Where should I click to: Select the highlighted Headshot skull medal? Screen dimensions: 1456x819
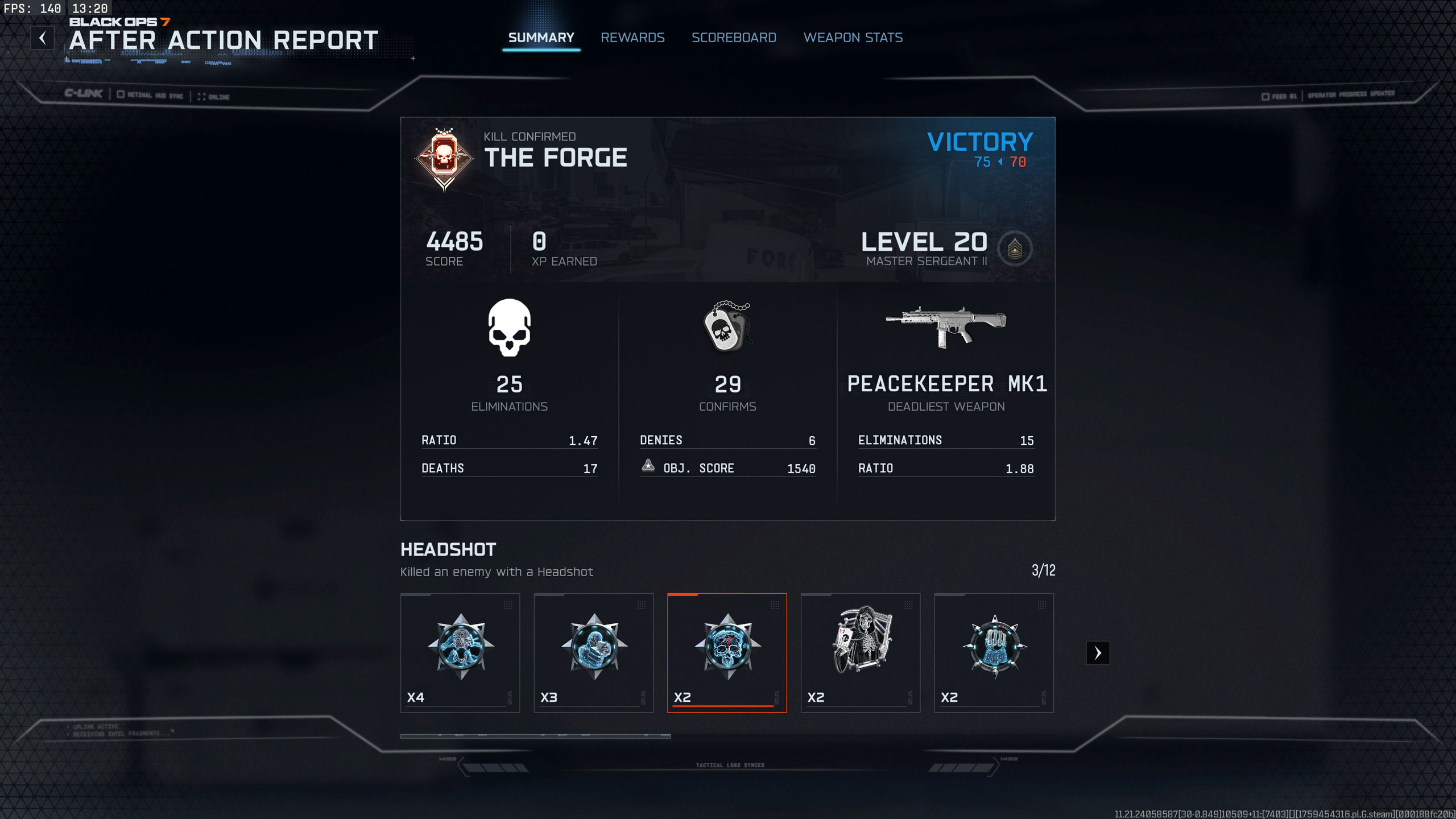point(727,652)
